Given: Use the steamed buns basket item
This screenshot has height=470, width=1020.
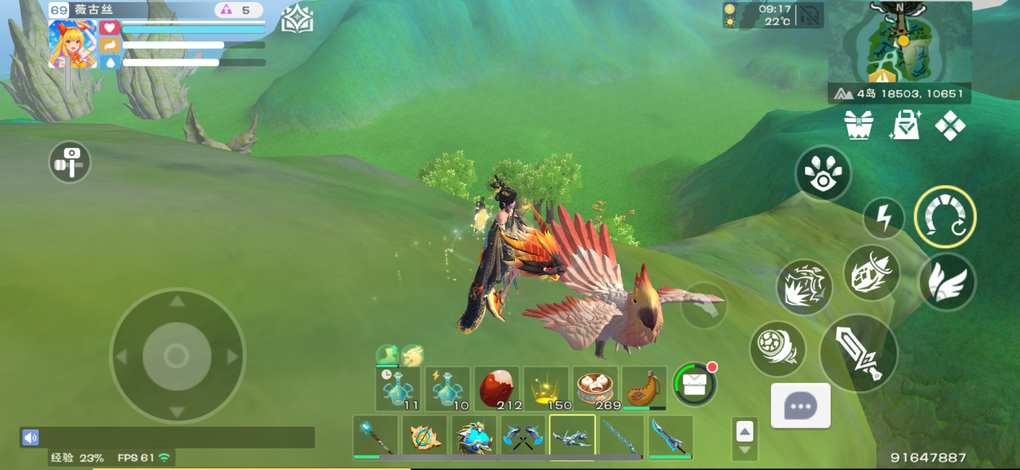Looking at the screenshot, I should [595, 387].
